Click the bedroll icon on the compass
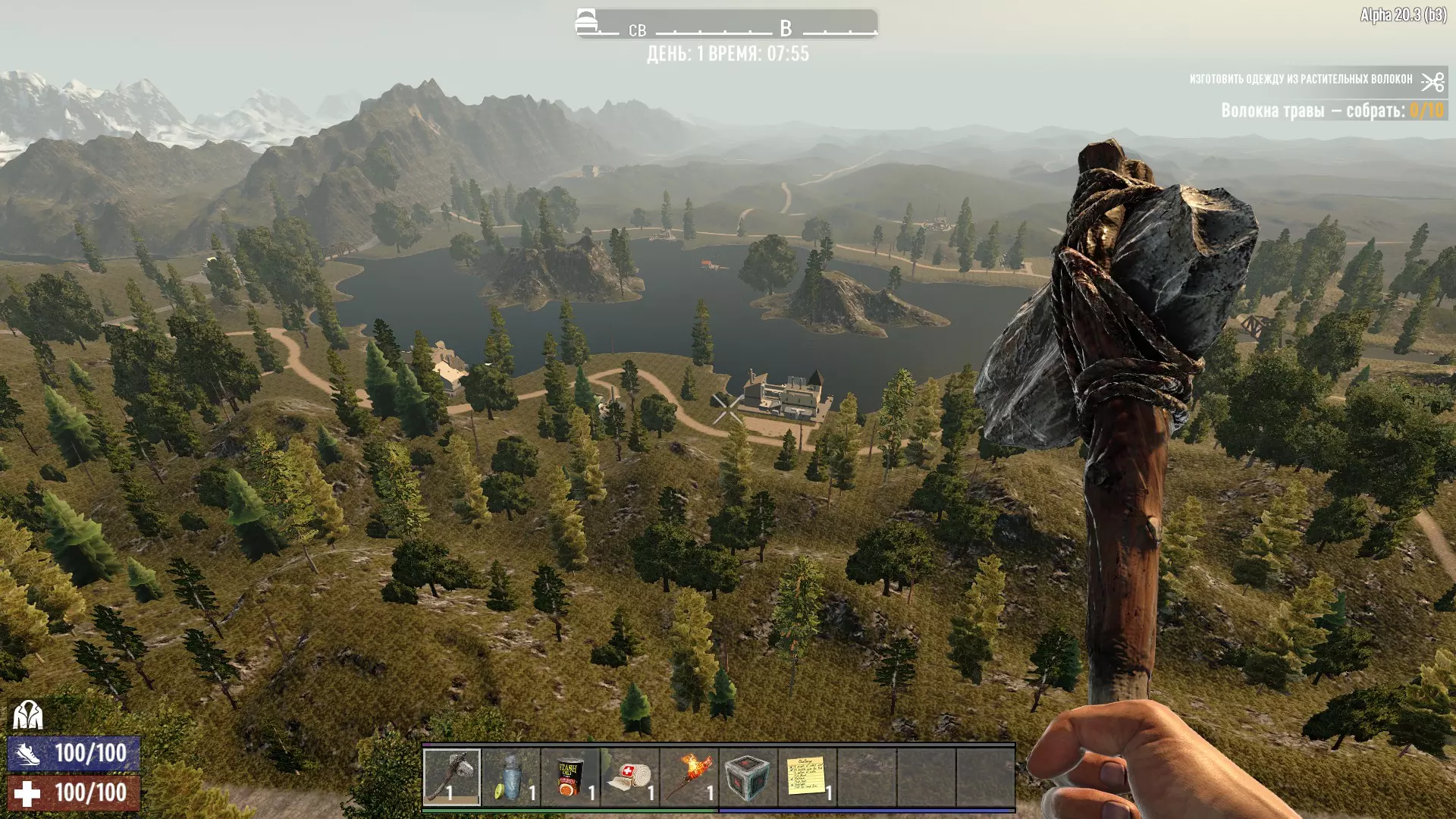1456x819 pixels. click(x=586, y=22)
